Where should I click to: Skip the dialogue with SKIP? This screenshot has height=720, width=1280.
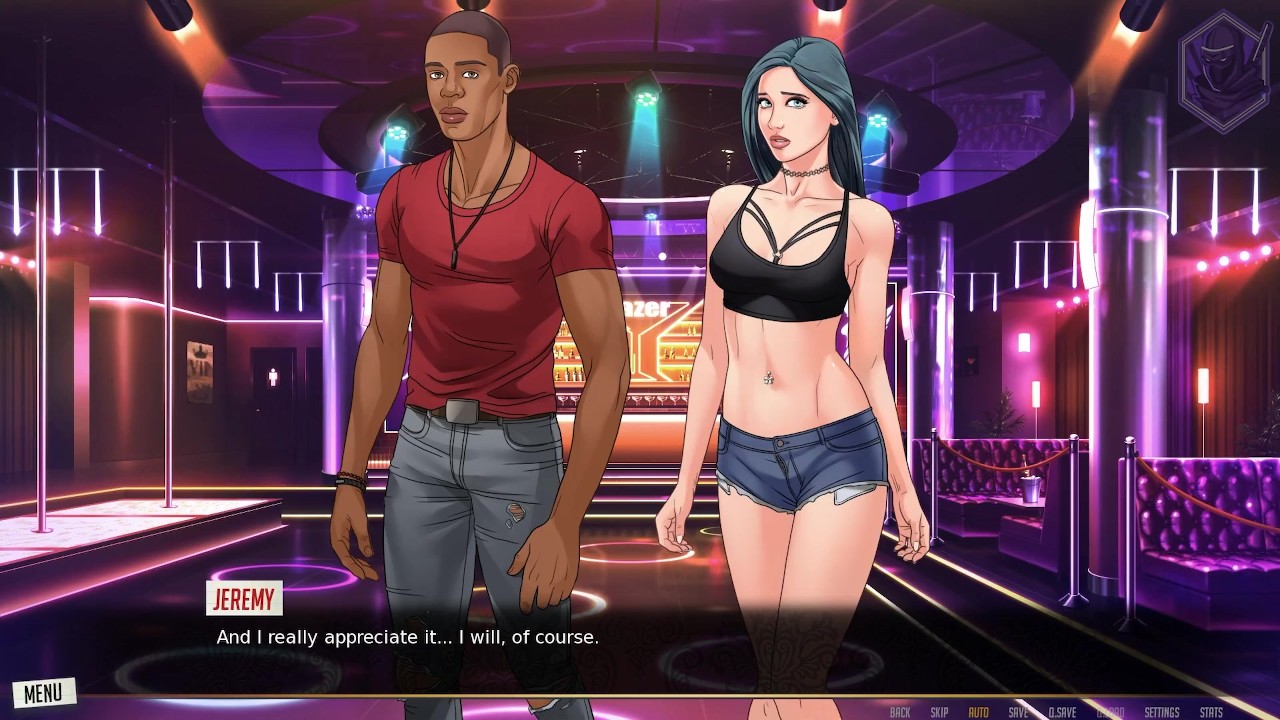coord(939,712)
